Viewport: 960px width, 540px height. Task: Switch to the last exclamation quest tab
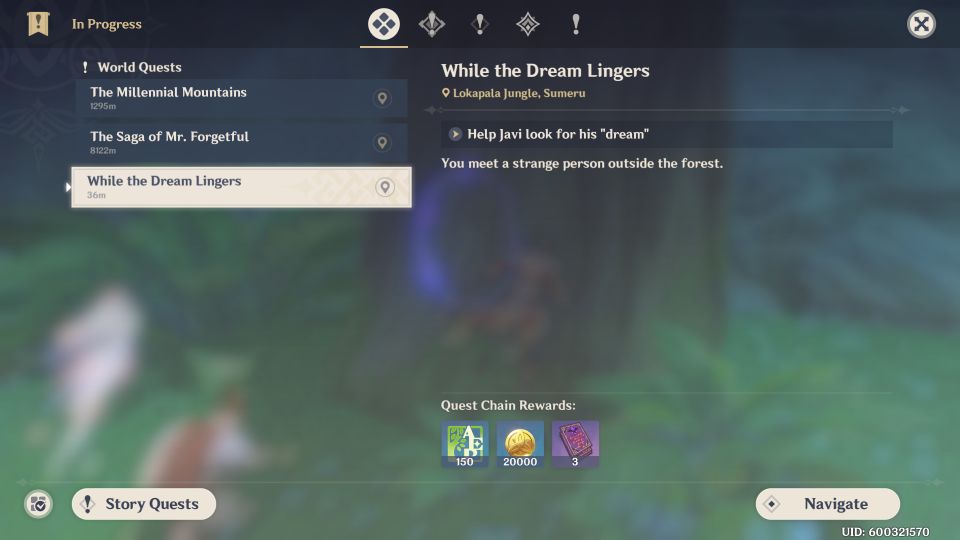tap(575, 24)
